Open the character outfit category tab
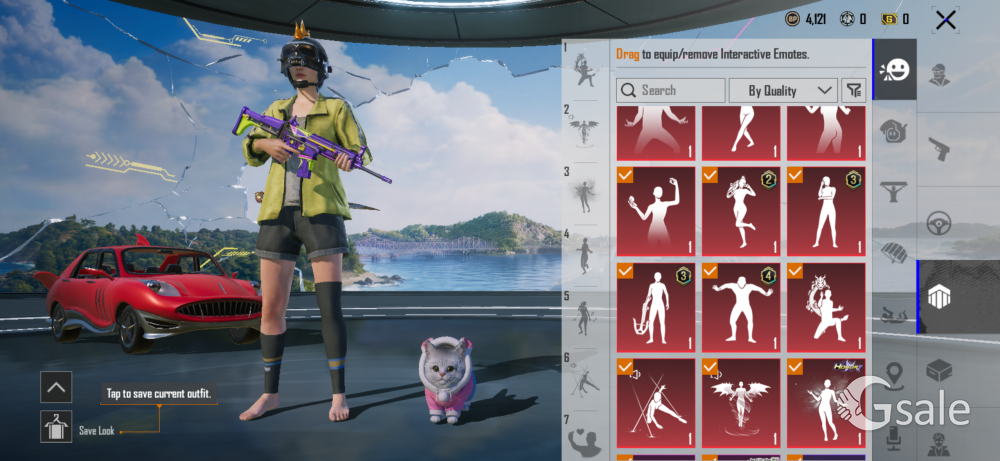This screenshot has height=461, width=1000. pos(939,76)
